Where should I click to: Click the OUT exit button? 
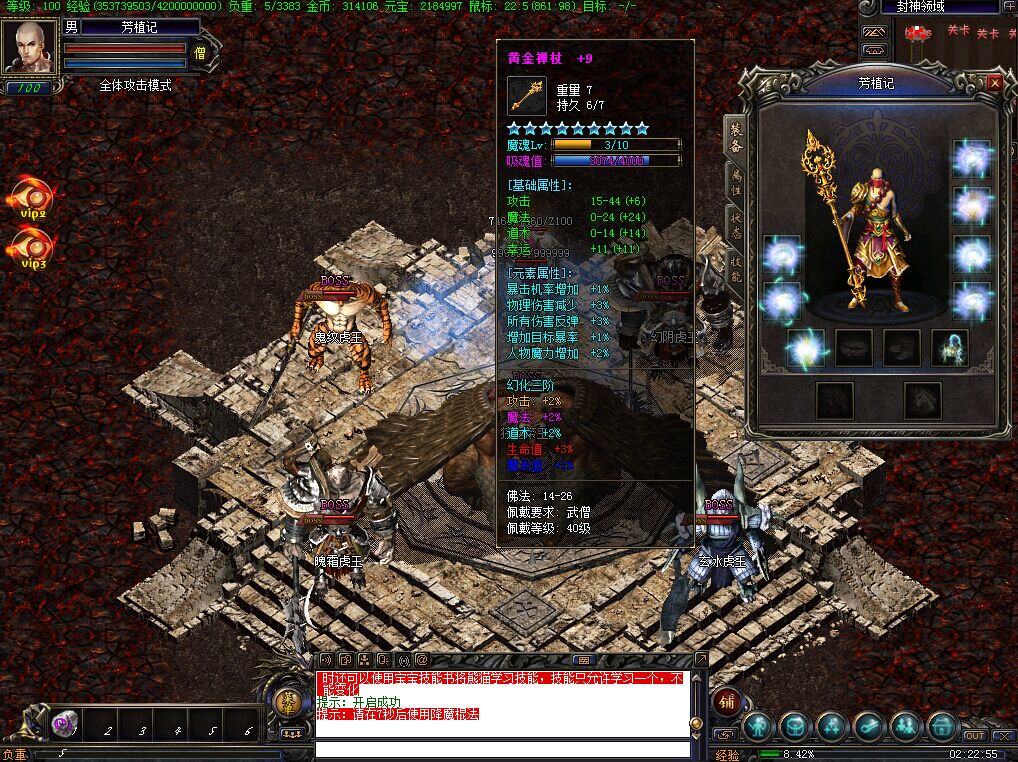pos(975,736)
